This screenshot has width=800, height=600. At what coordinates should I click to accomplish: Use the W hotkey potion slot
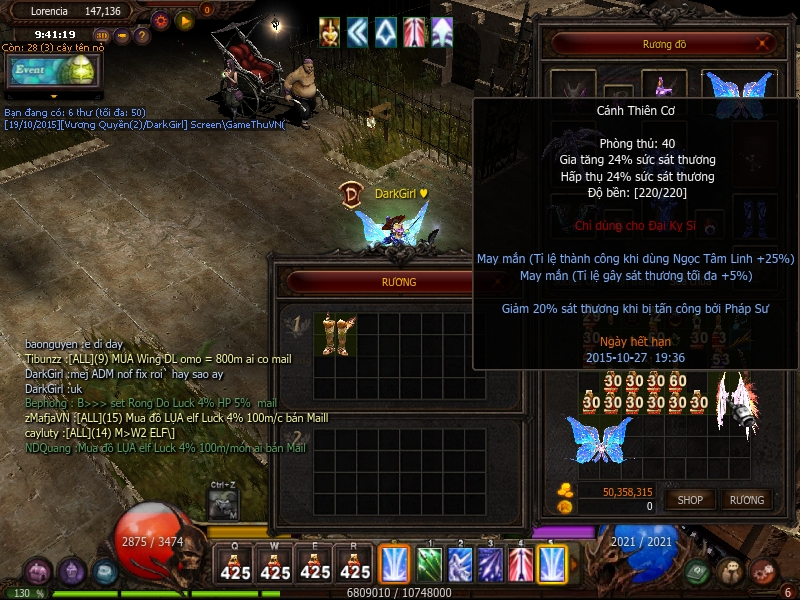275,564
